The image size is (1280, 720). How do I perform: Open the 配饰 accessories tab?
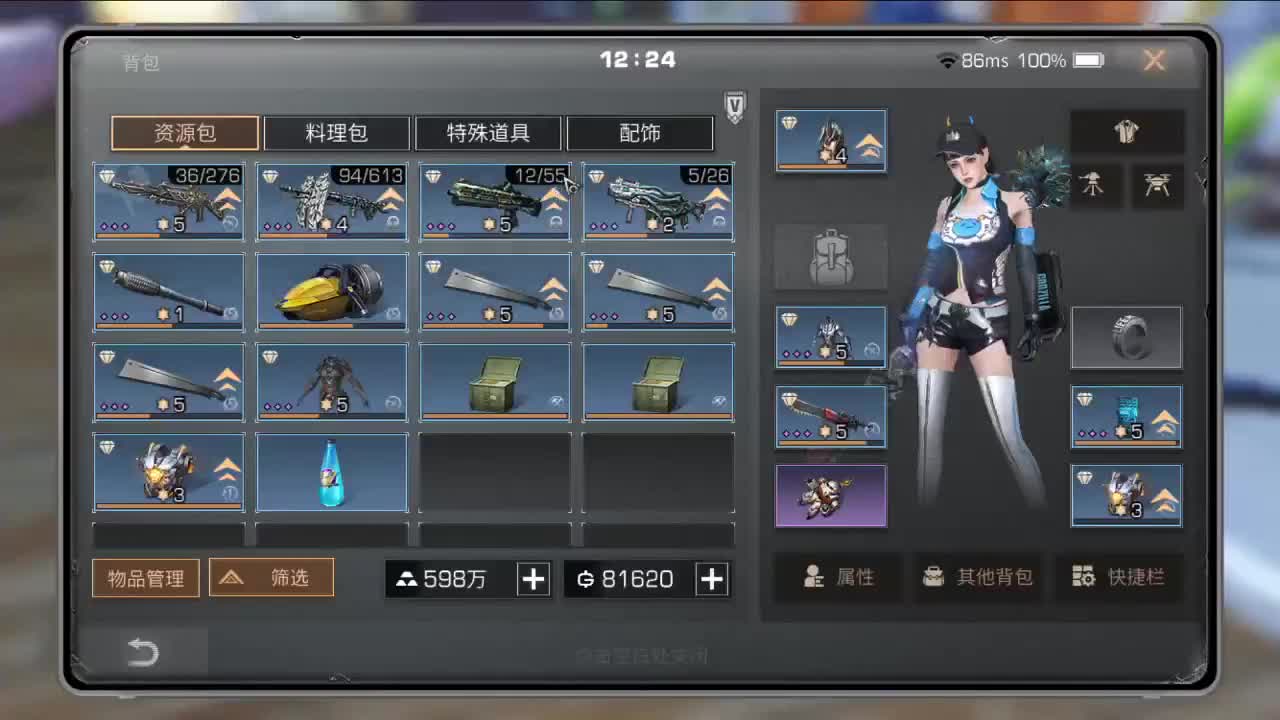tap(639, 133)
